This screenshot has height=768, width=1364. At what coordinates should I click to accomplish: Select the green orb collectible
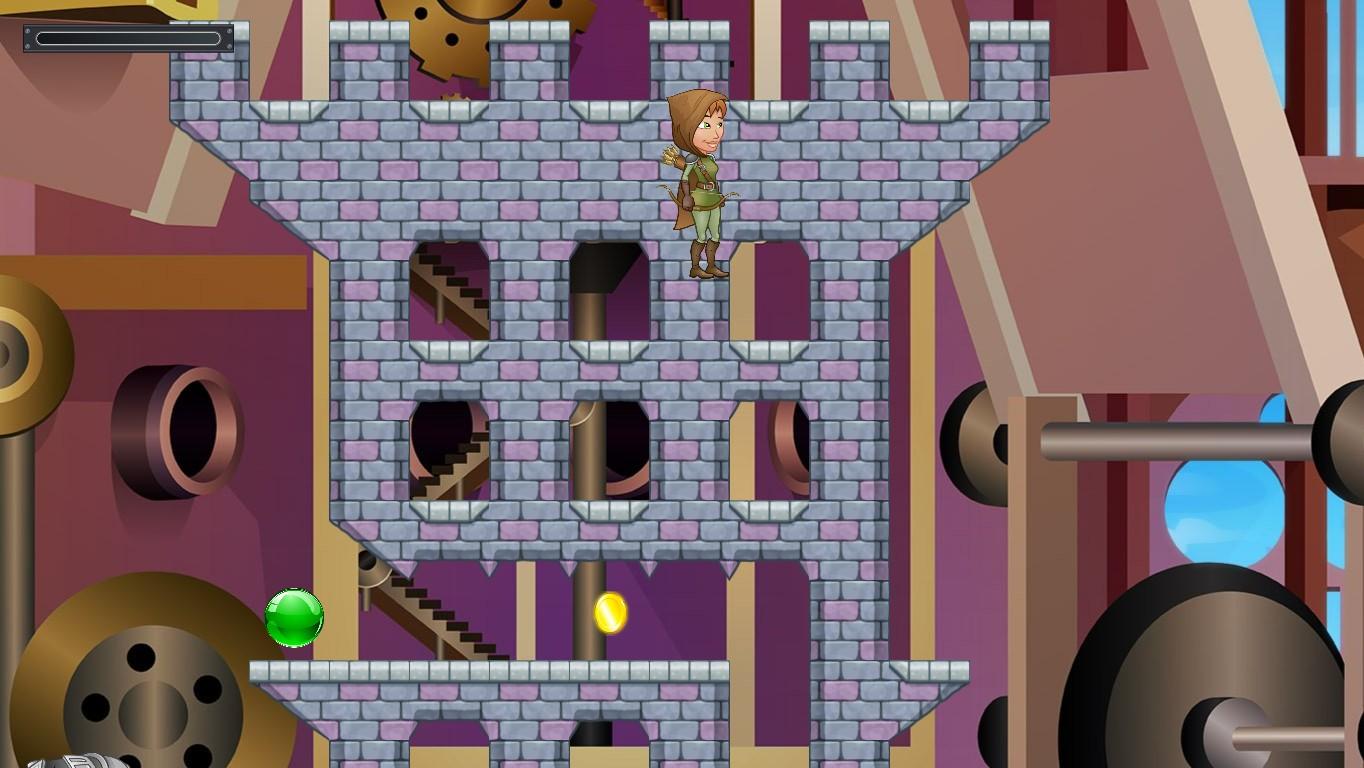pos(294,618)
